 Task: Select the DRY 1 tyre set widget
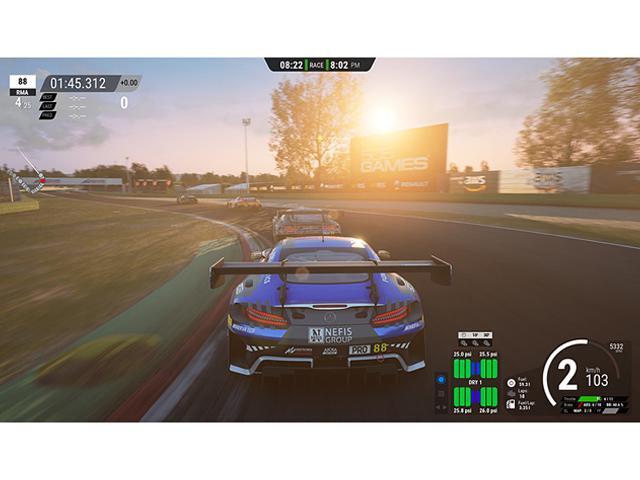pos(475,381)
